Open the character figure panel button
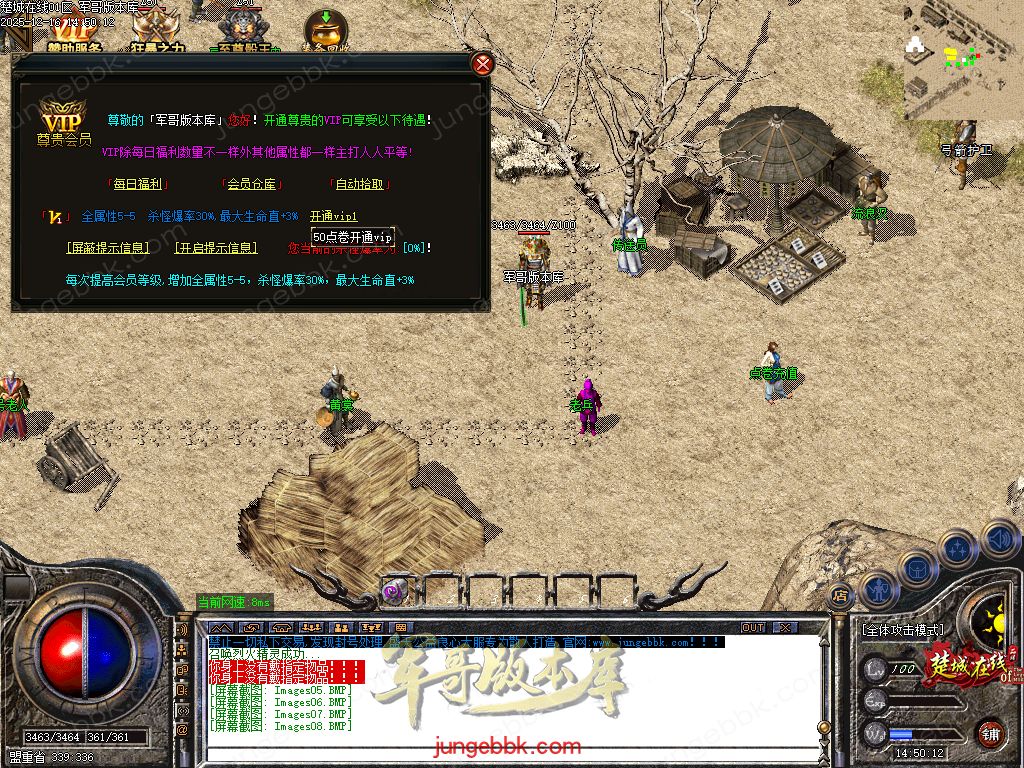Screen dimensions: 1024x768 [877, 588]
